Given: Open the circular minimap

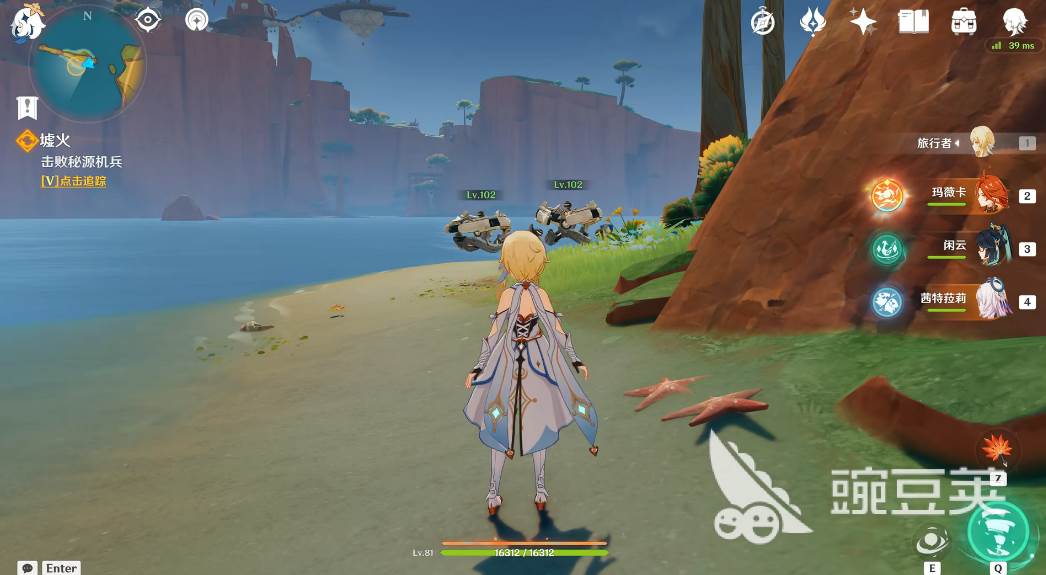Looking at the screenshot, I should pos(88,62).
